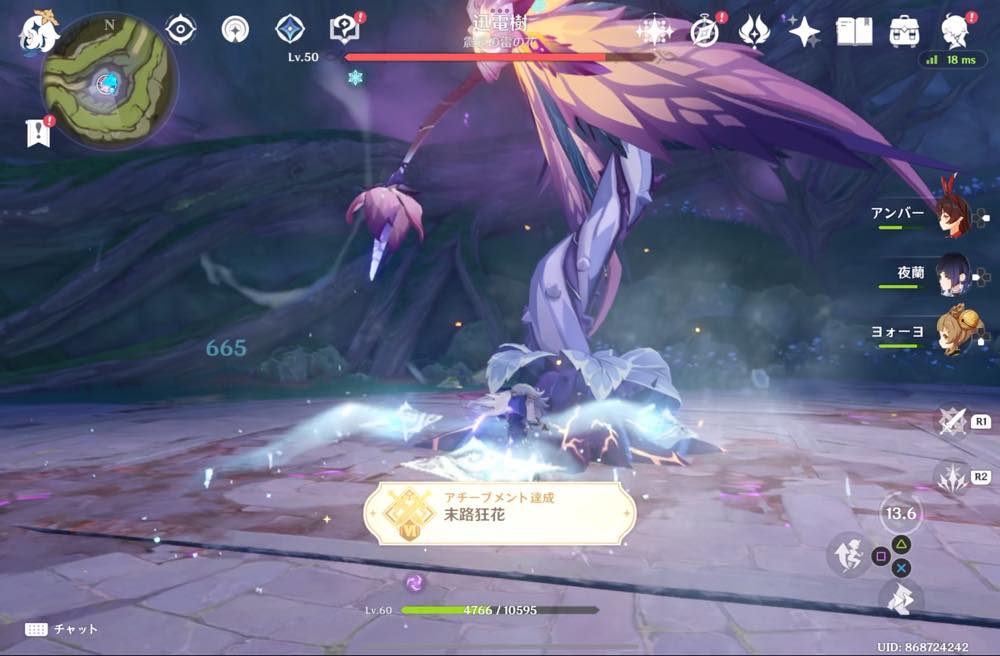
Task: Open the speech-bubble book icon with alert
Action: click(x=344, y=30)
